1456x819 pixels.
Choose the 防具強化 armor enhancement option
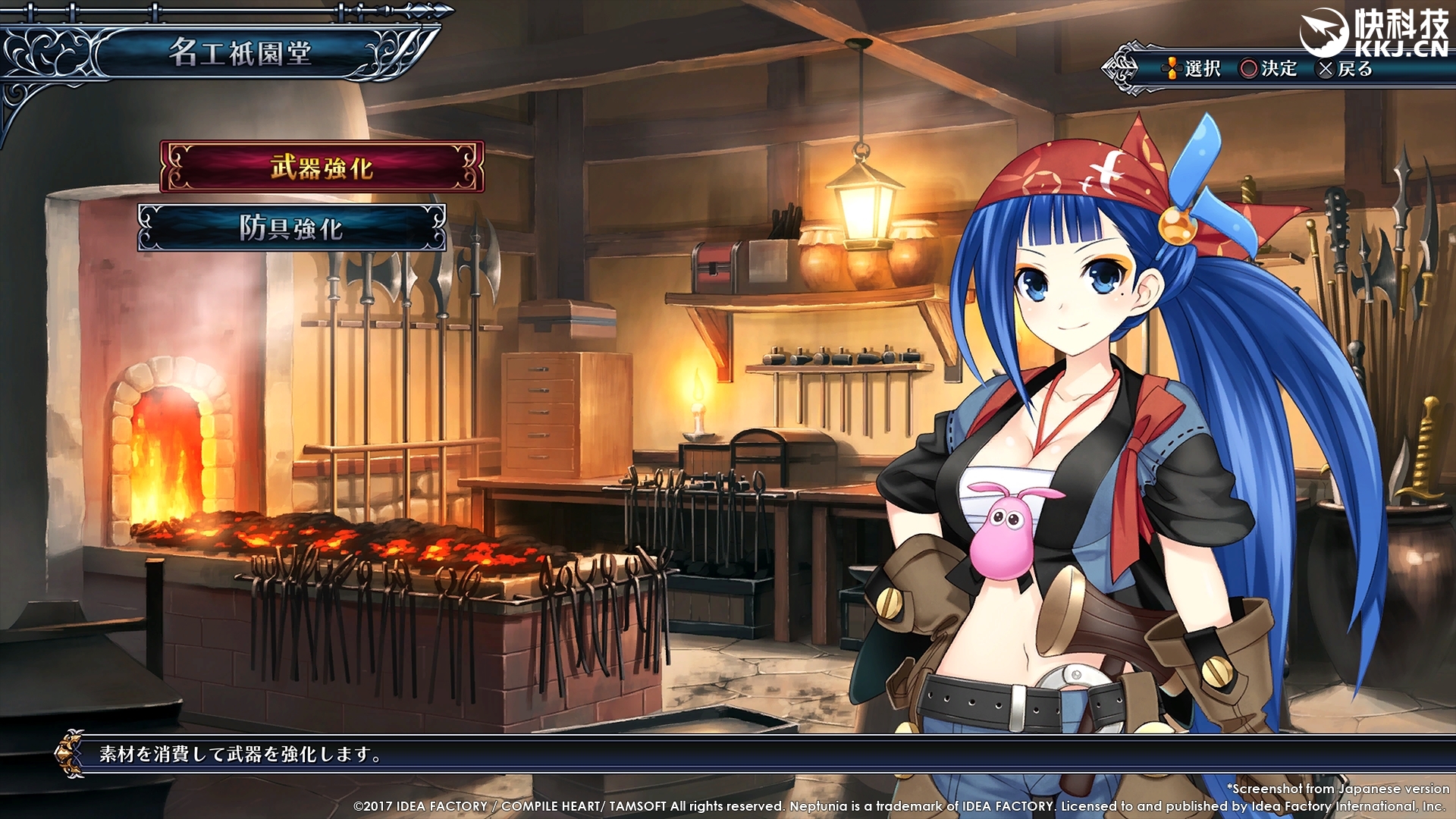292,227
